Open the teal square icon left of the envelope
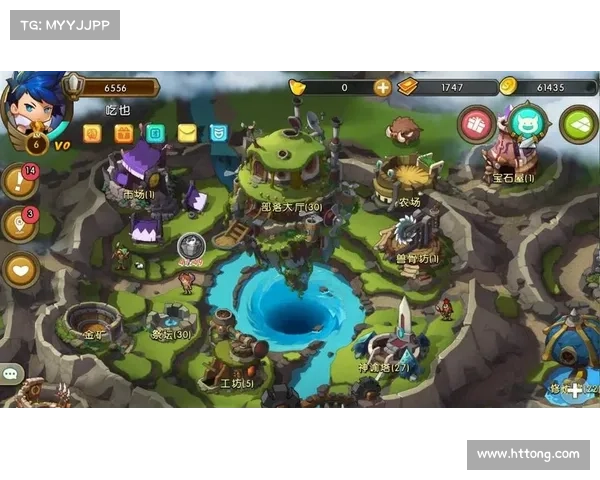 155,133
